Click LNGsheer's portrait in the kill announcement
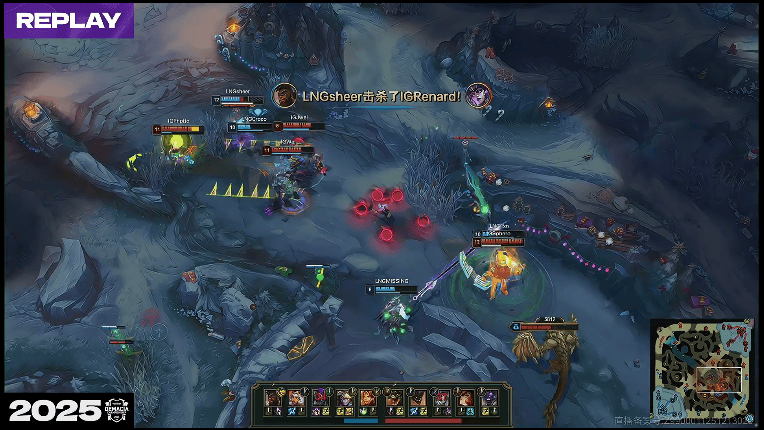 click(x=285, y=95)
